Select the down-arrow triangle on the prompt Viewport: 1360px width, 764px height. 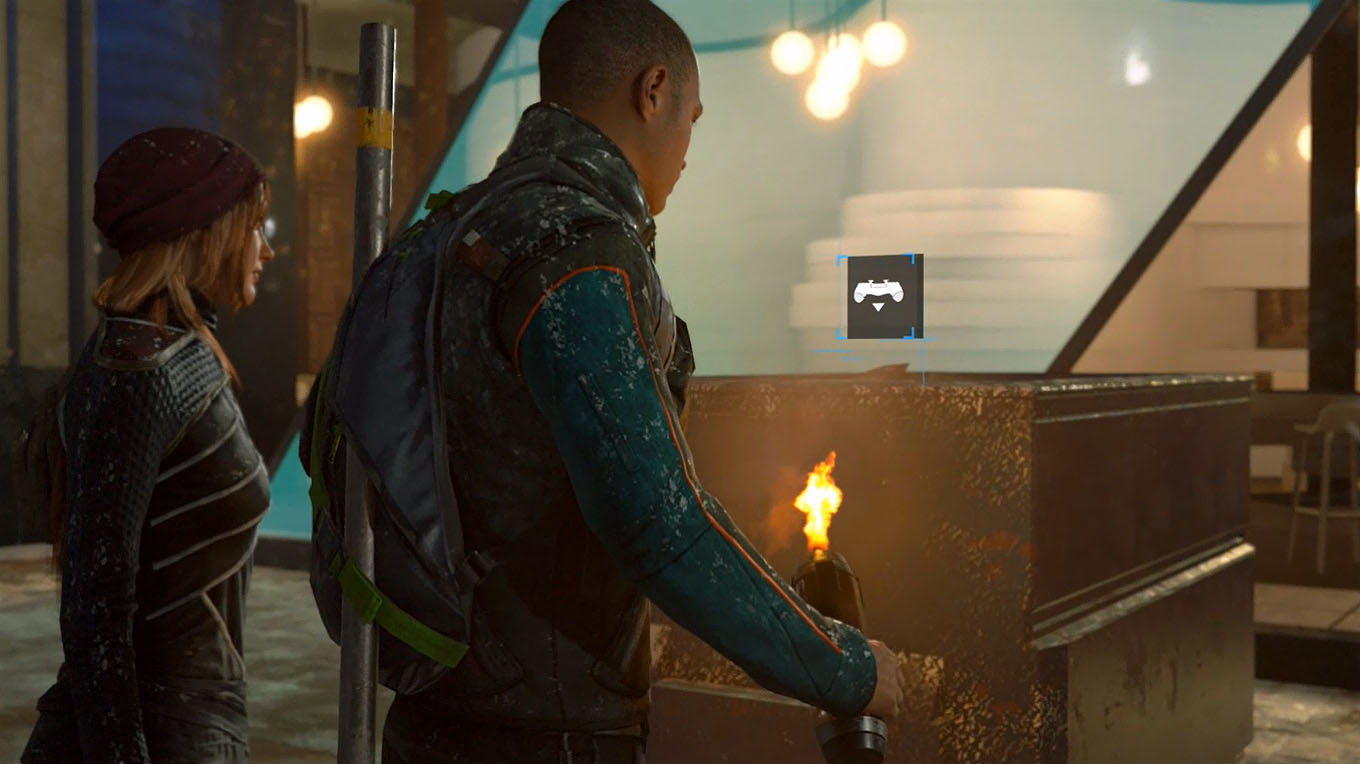(x=878, y=308)
